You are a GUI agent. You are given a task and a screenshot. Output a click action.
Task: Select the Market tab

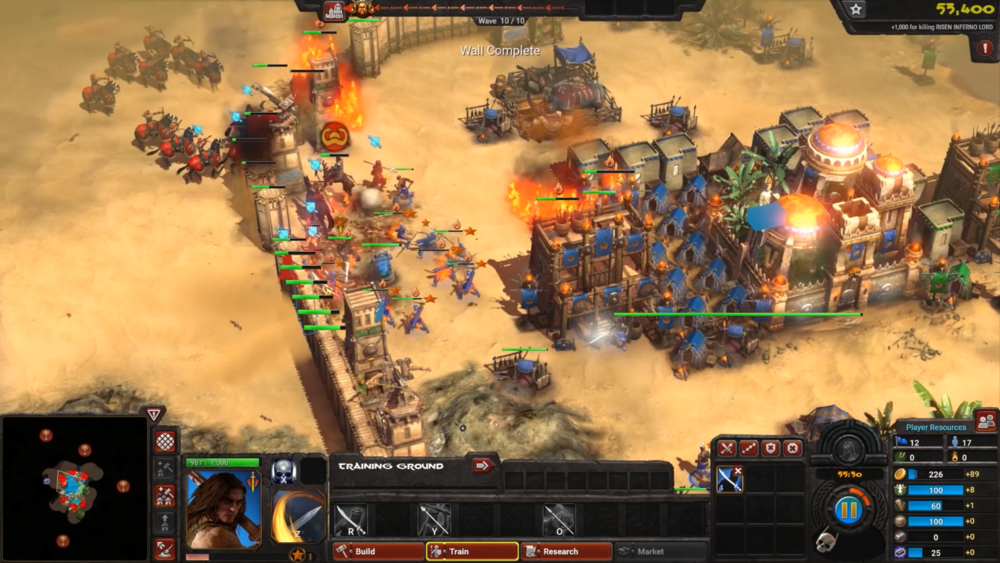click(658, 551)
